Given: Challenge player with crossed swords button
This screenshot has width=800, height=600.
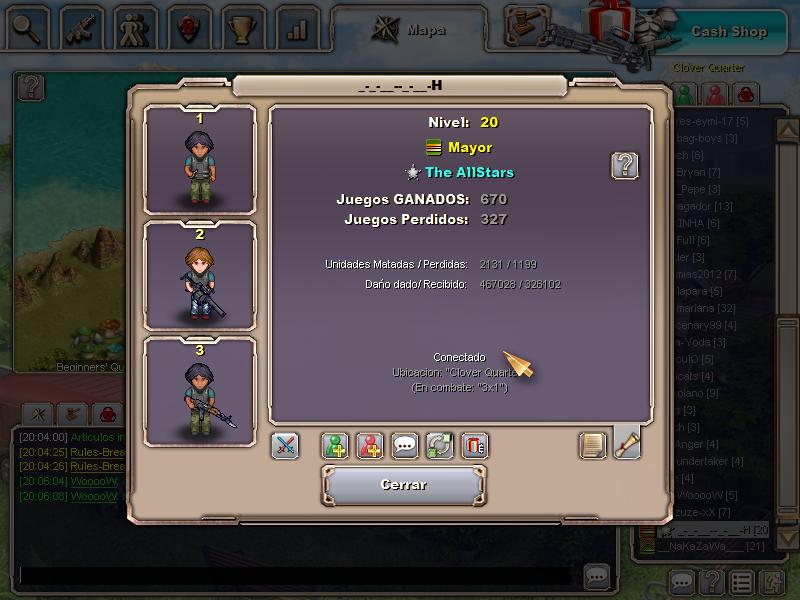Looking at the screenshot, I should [x=285, y=446].
